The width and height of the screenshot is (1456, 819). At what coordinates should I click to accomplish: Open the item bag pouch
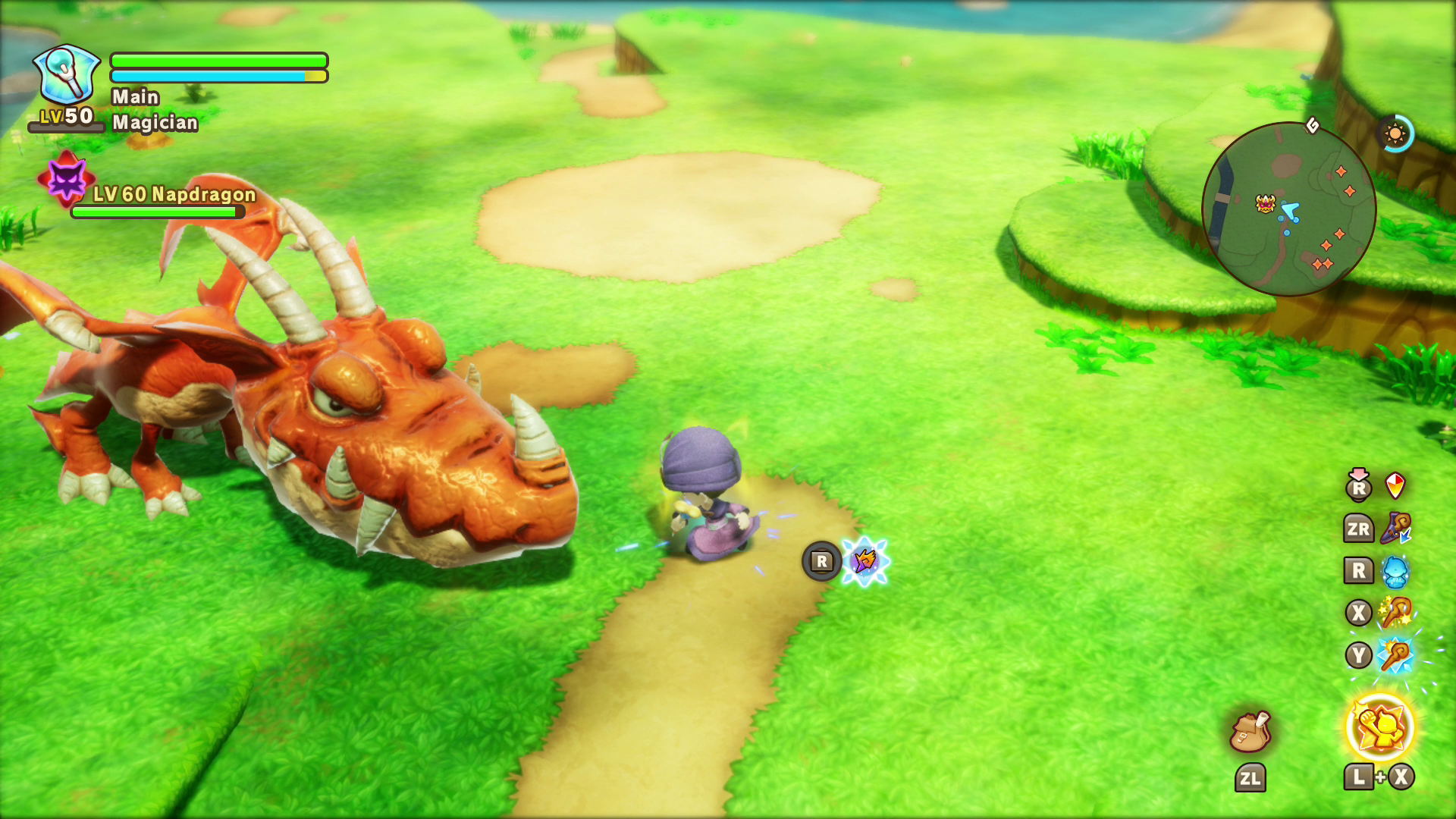pyautogui.click(x=1250, y=732)
